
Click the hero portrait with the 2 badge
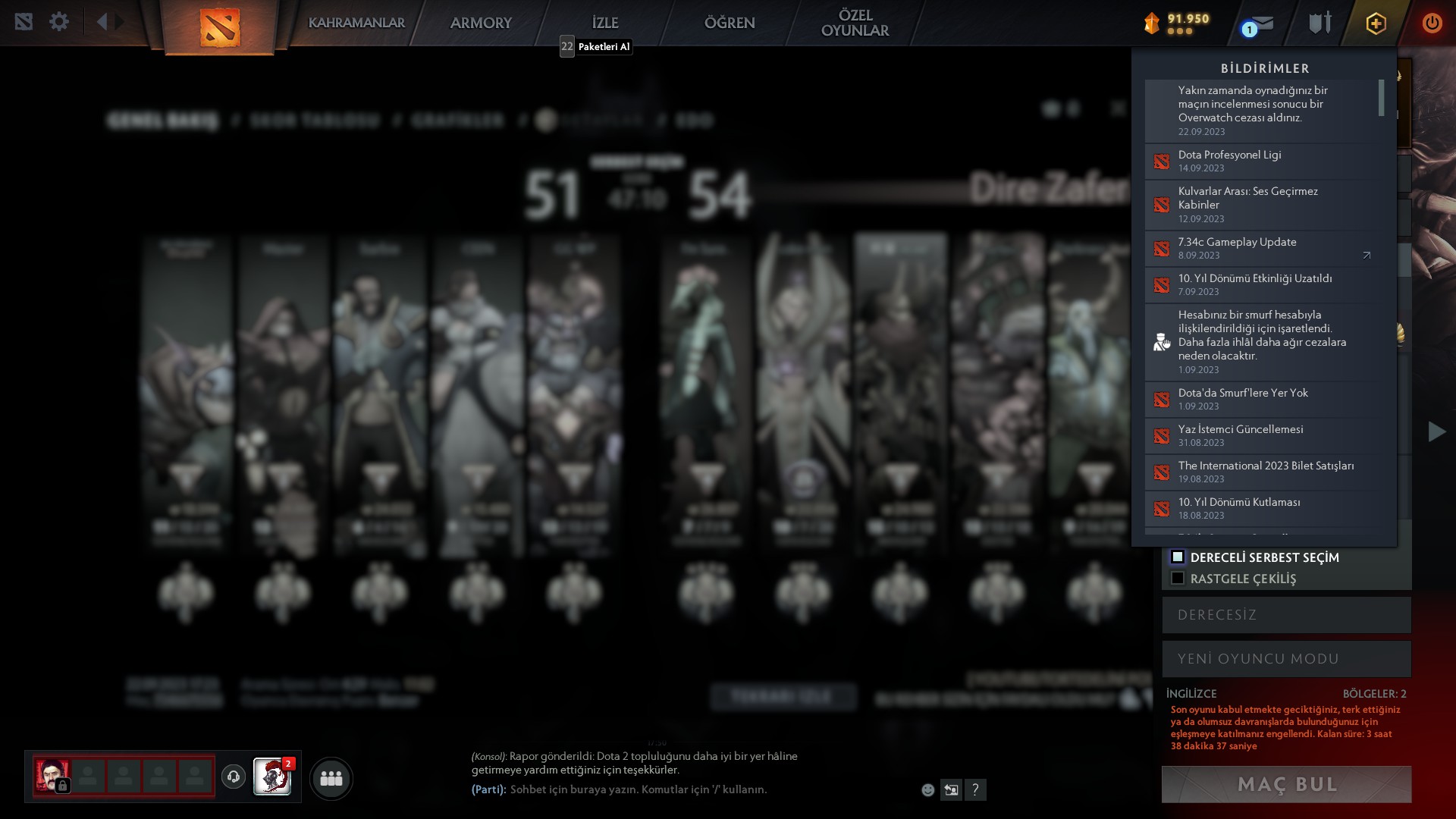[x=273, y=778]
